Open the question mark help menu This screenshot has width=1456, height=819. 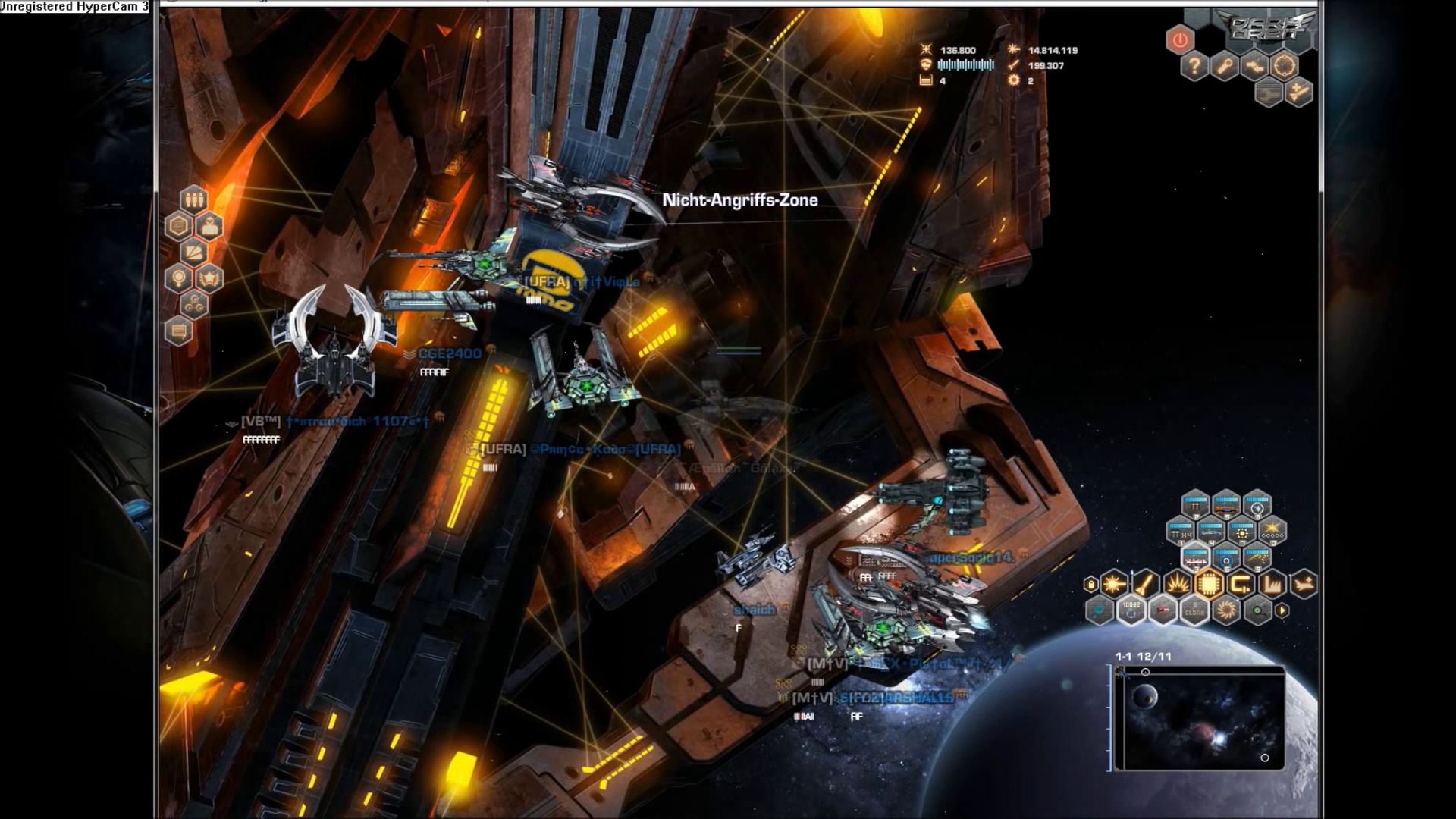pyautogui.click(x=1194, y=67)
